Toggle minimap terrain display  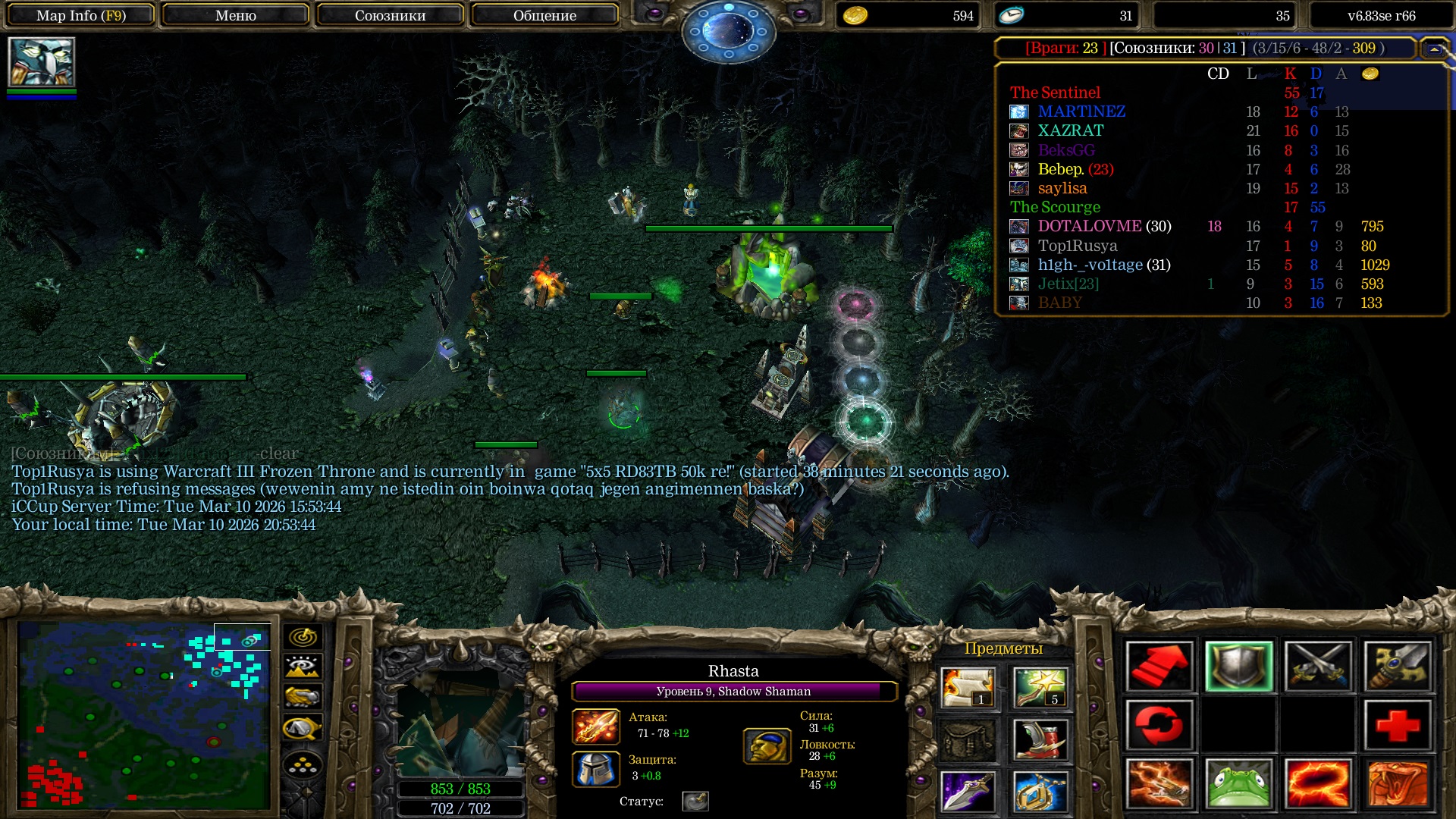pyautogui.click(x=303, y=667)
